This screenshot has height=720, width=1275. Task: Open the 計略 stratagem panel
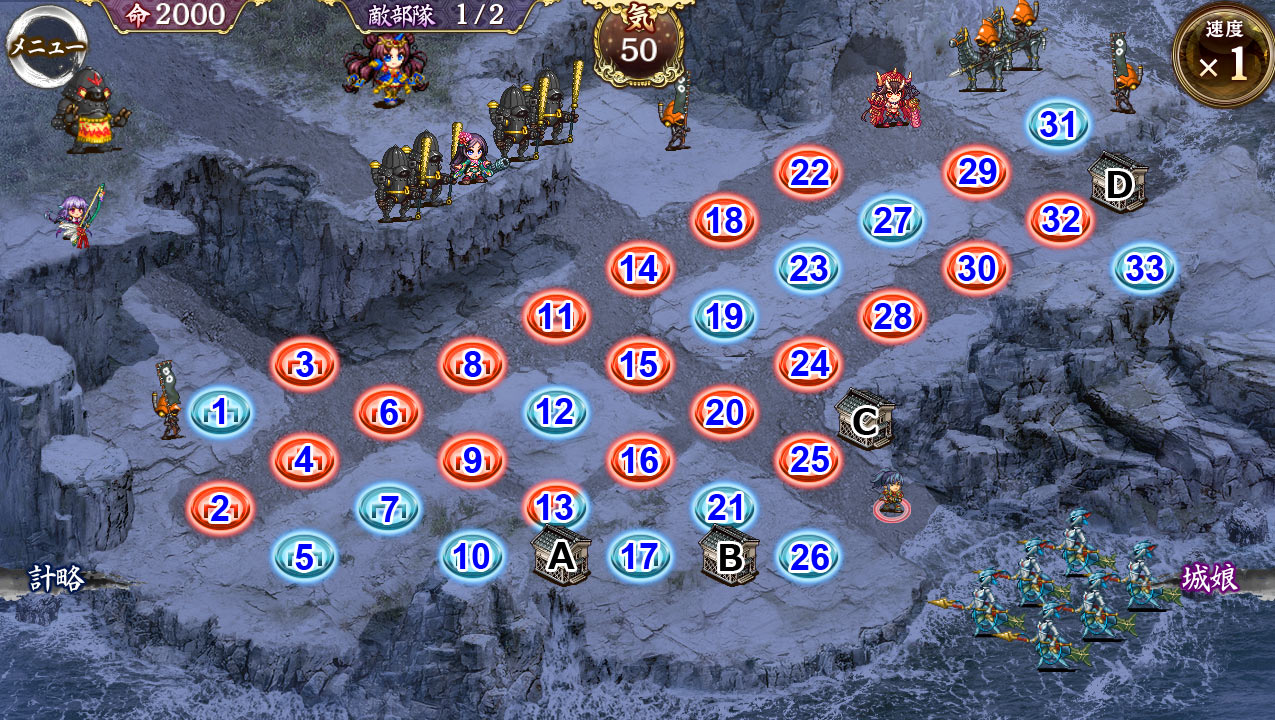pyautogui.click(x=56, y=578)
